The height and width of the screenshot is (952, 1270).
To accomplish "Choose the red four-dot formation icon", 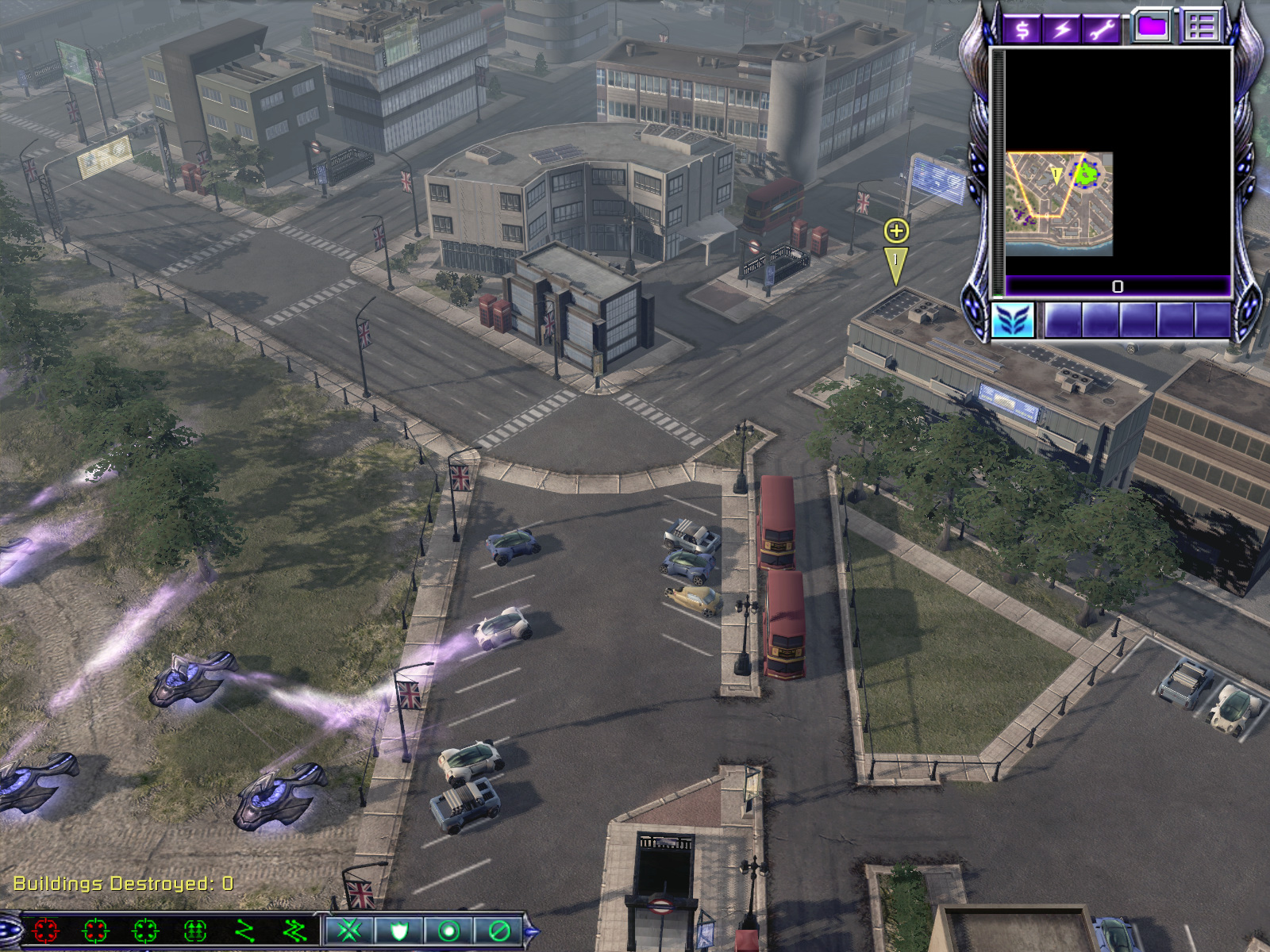I will pos(46,930).
